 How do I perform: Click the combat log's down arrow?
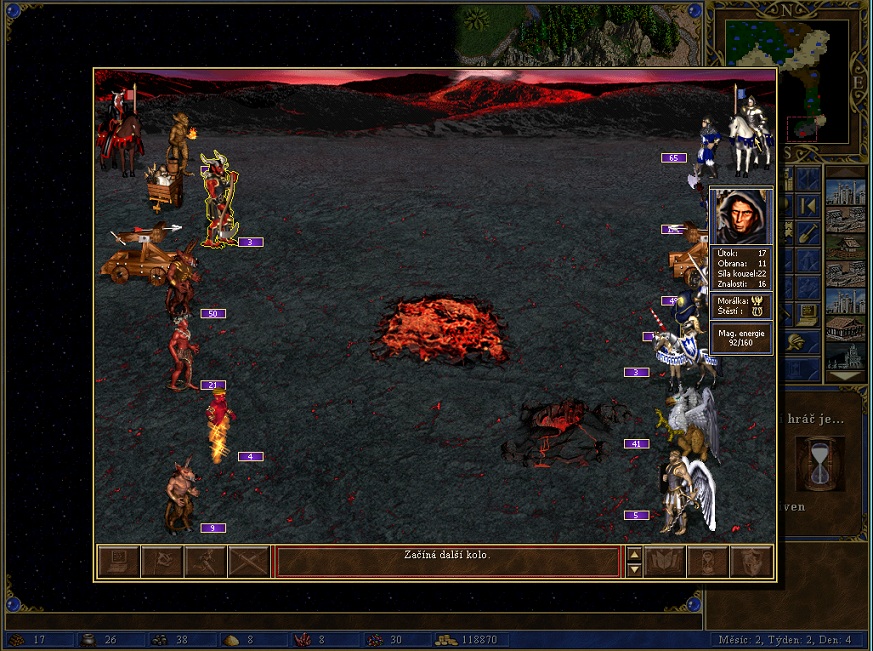tap(634, 570)
